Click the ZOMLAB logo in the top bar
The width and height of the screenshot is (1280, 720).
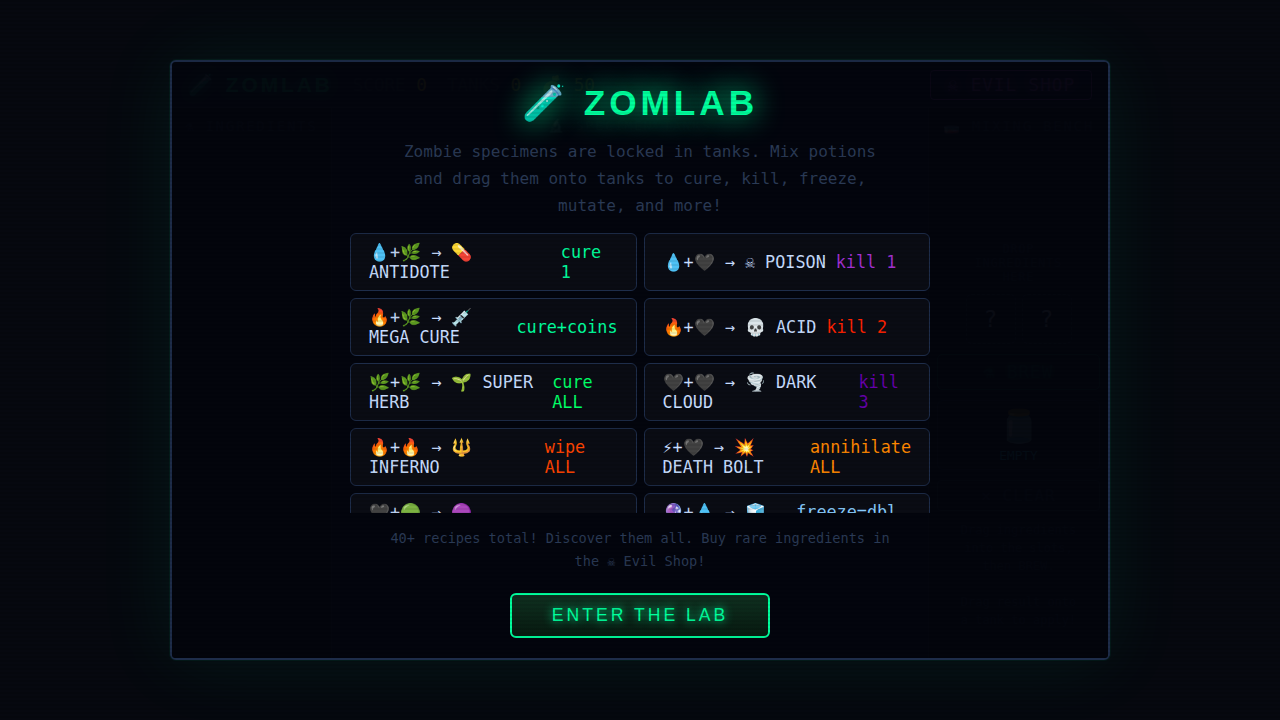click(262, 85)
